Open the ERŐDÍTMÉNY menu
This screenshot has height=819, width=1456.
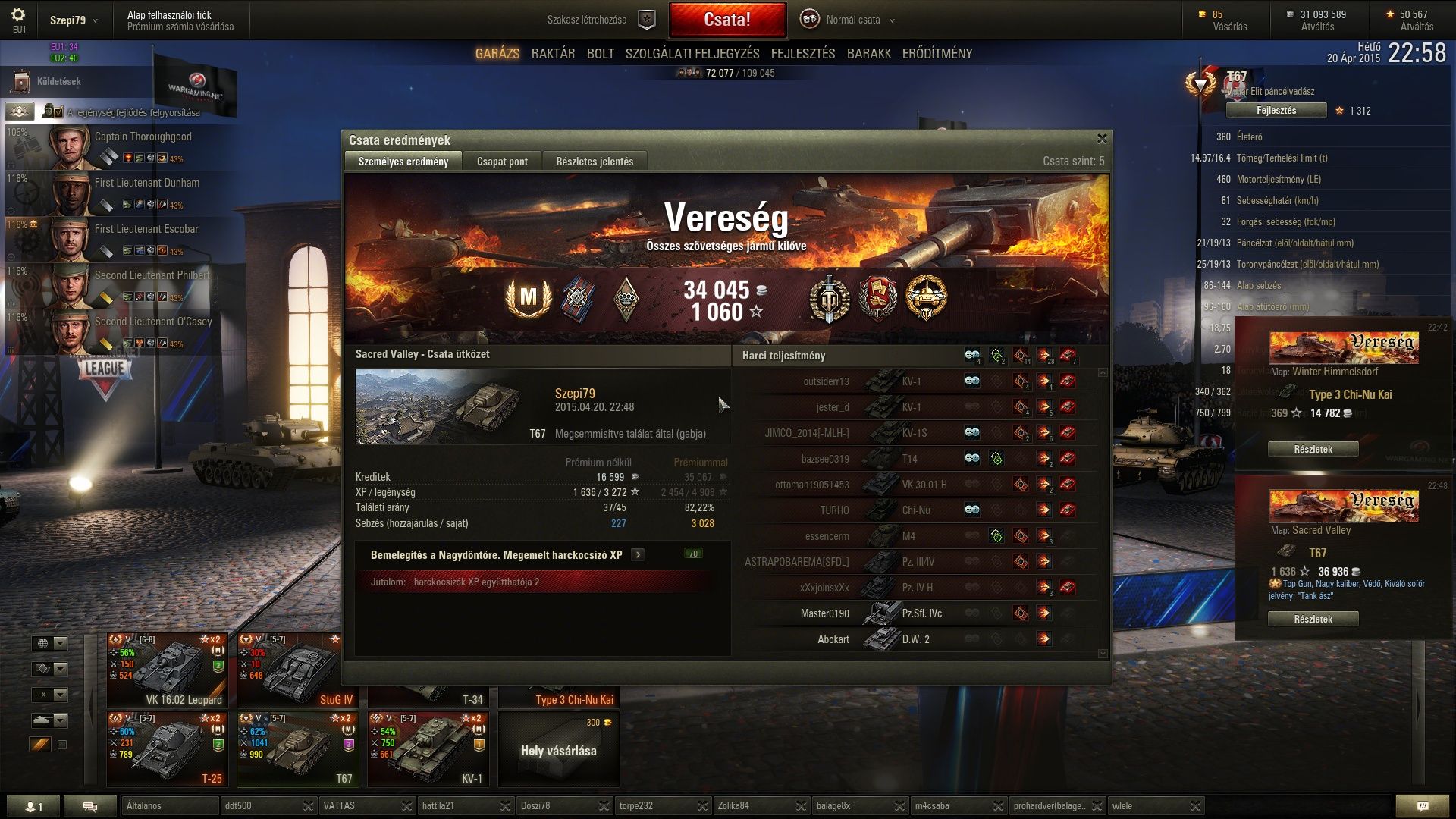[937, 54]
